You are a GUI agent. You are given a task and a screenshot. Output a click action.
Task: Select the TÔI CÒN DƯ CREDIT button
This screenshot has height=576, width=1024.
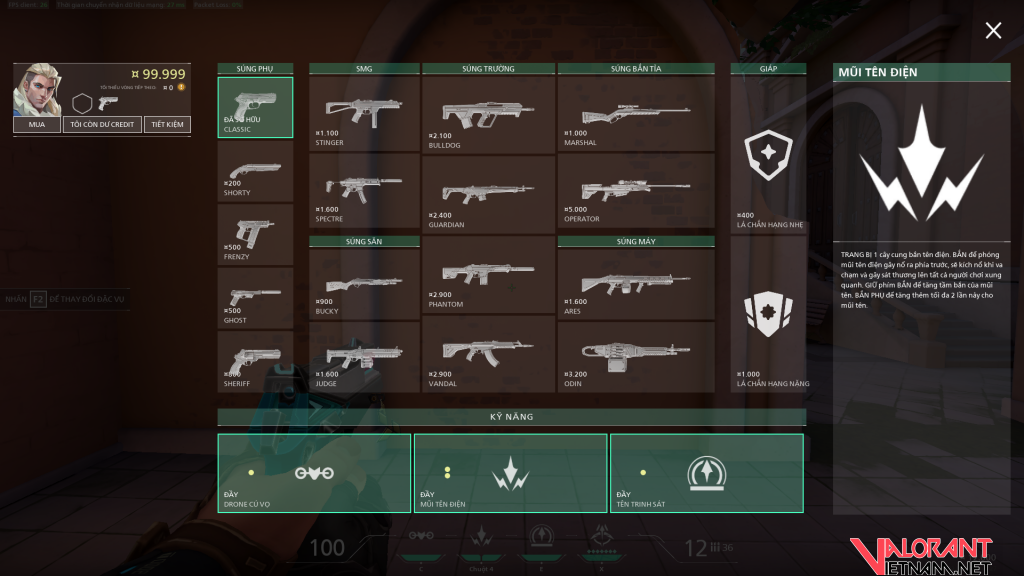pos(101,125)
